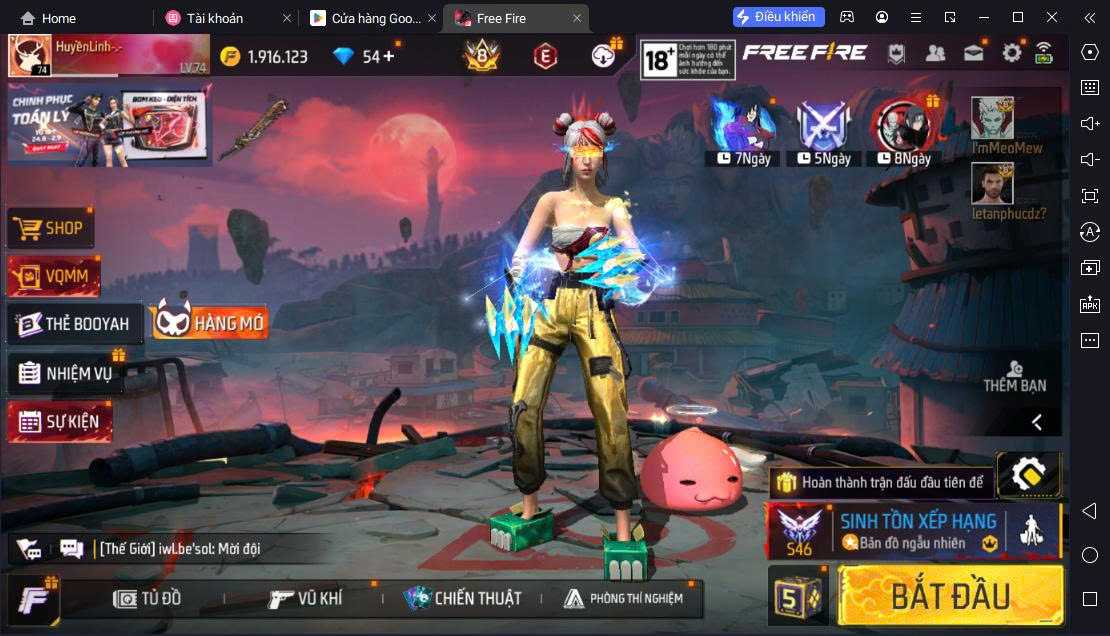
Task: Add diamonds with the plus button
Action: point(389,56)
